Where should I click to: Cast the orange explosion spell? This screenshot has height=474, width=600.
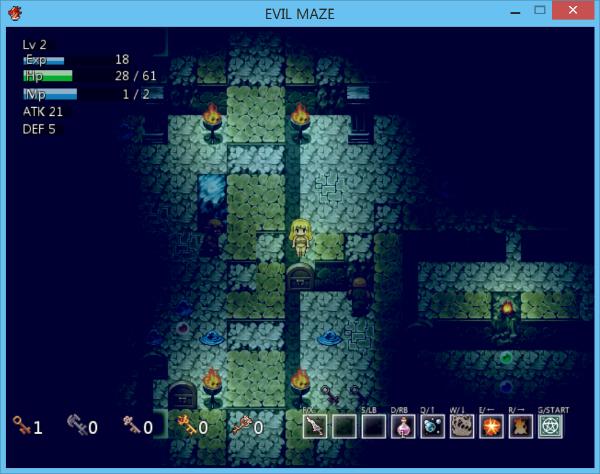(x=491, y=427)
